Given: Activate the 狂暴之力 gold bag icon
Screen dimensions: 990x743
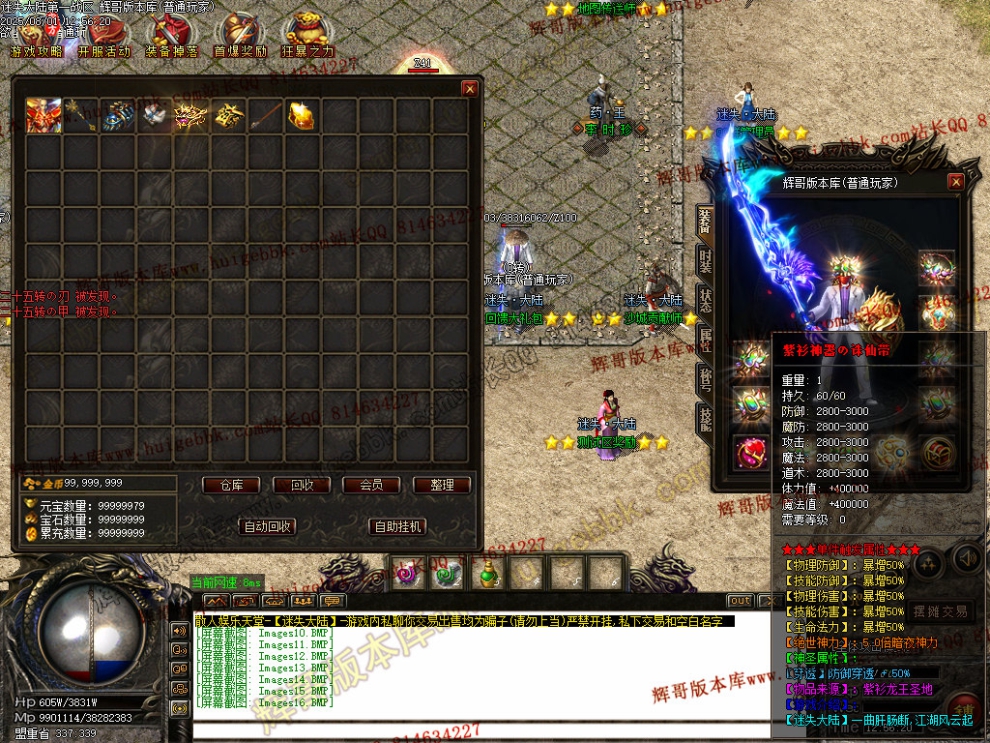Looking at the screenshot, I should (x=307, y=35).
